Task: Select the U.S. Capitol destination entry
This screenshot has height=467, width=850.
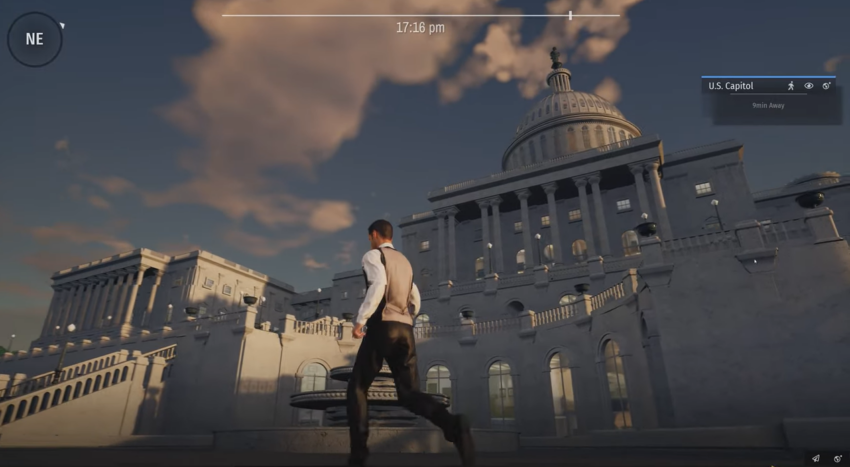Action: (731, 86)
